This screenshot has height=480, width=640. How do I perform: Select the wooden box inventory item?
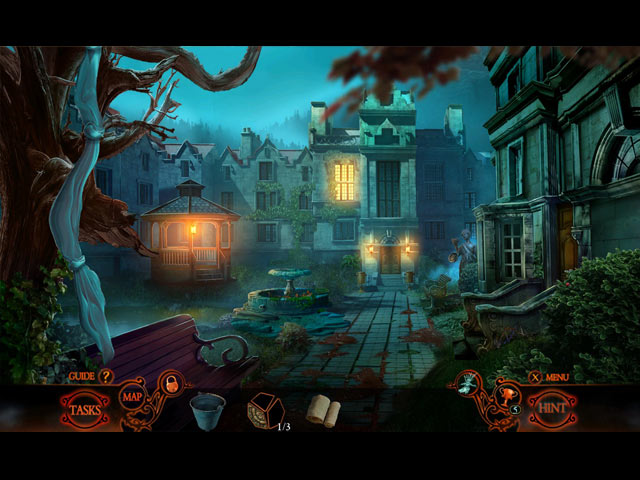click(265, 410)
